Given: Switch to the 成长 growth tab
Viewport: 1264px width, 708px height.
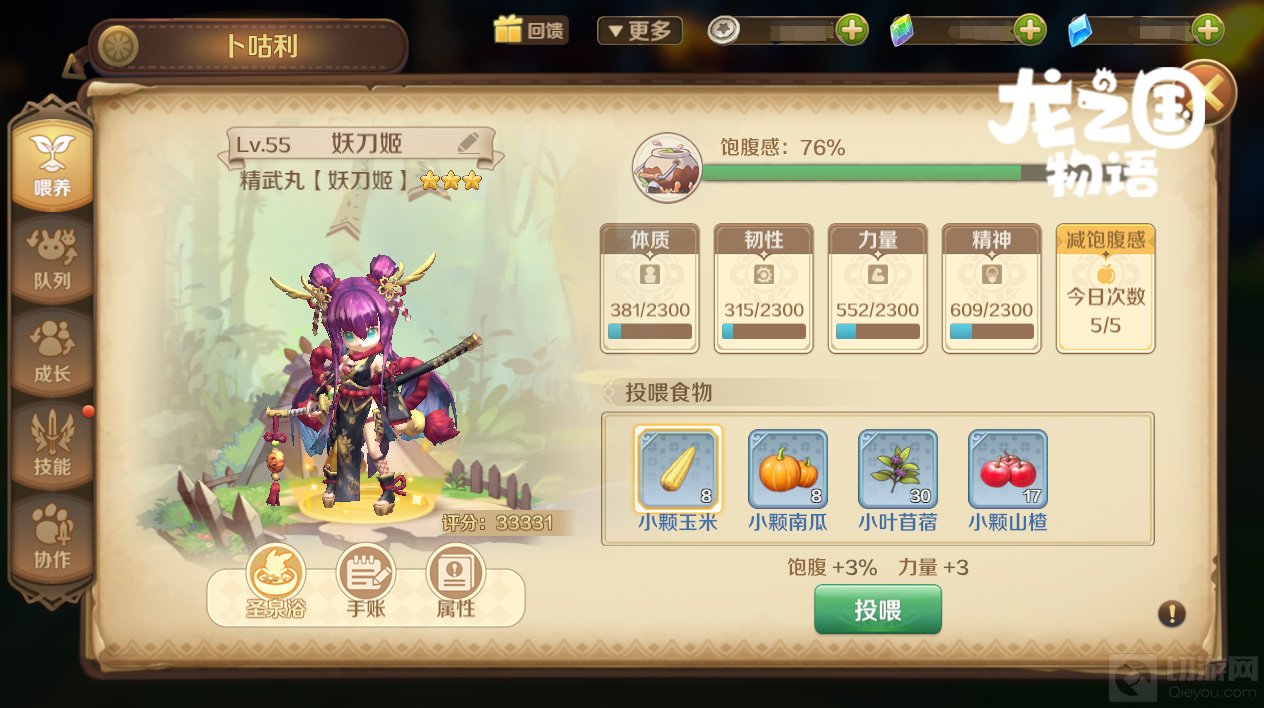Looking at the screenshot, I should click(52, 353).
